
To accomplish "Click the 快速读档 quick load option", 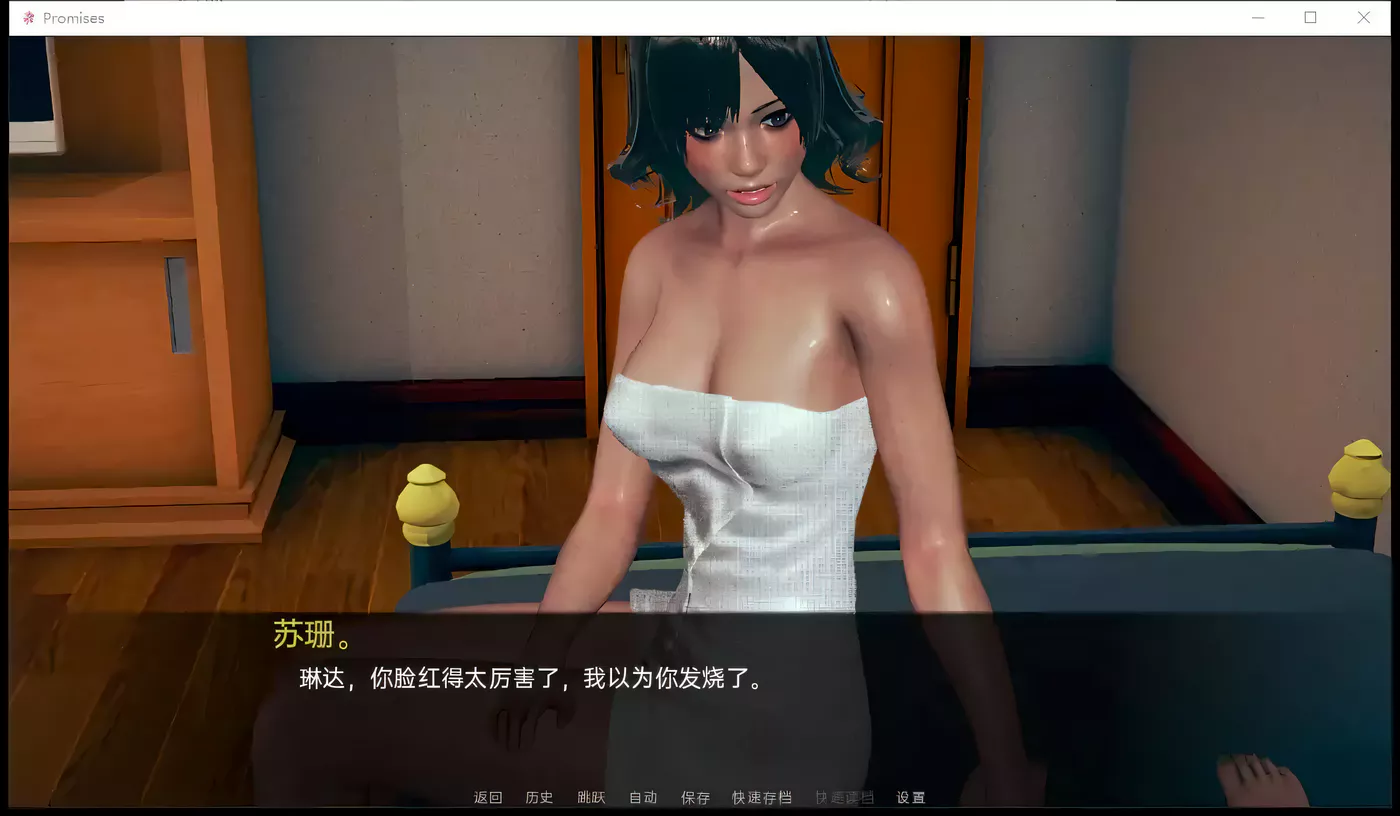I will tap(844, 797).
